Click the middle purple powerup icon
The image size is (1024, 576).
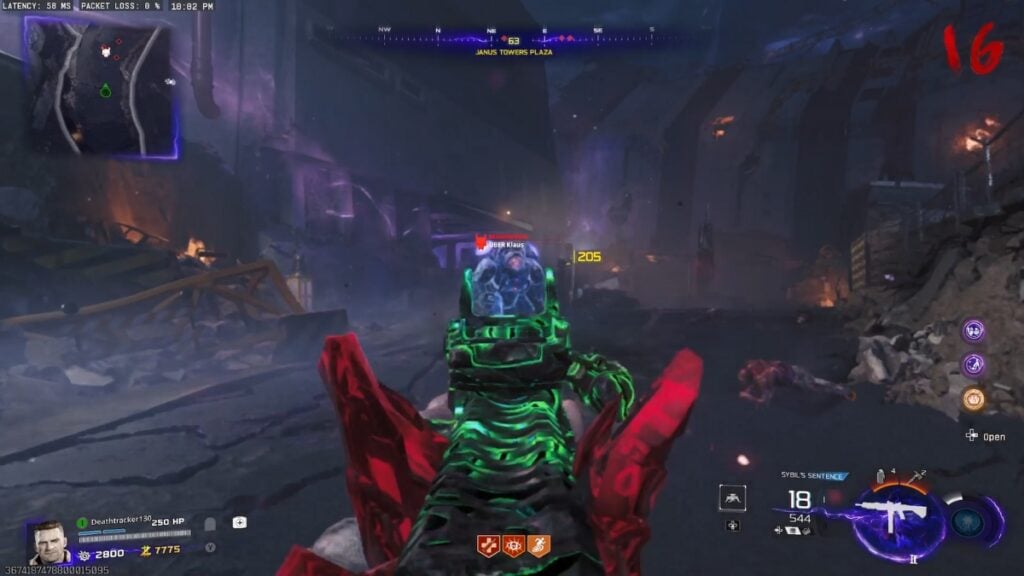pyautogui.click(x=973, y=365)
